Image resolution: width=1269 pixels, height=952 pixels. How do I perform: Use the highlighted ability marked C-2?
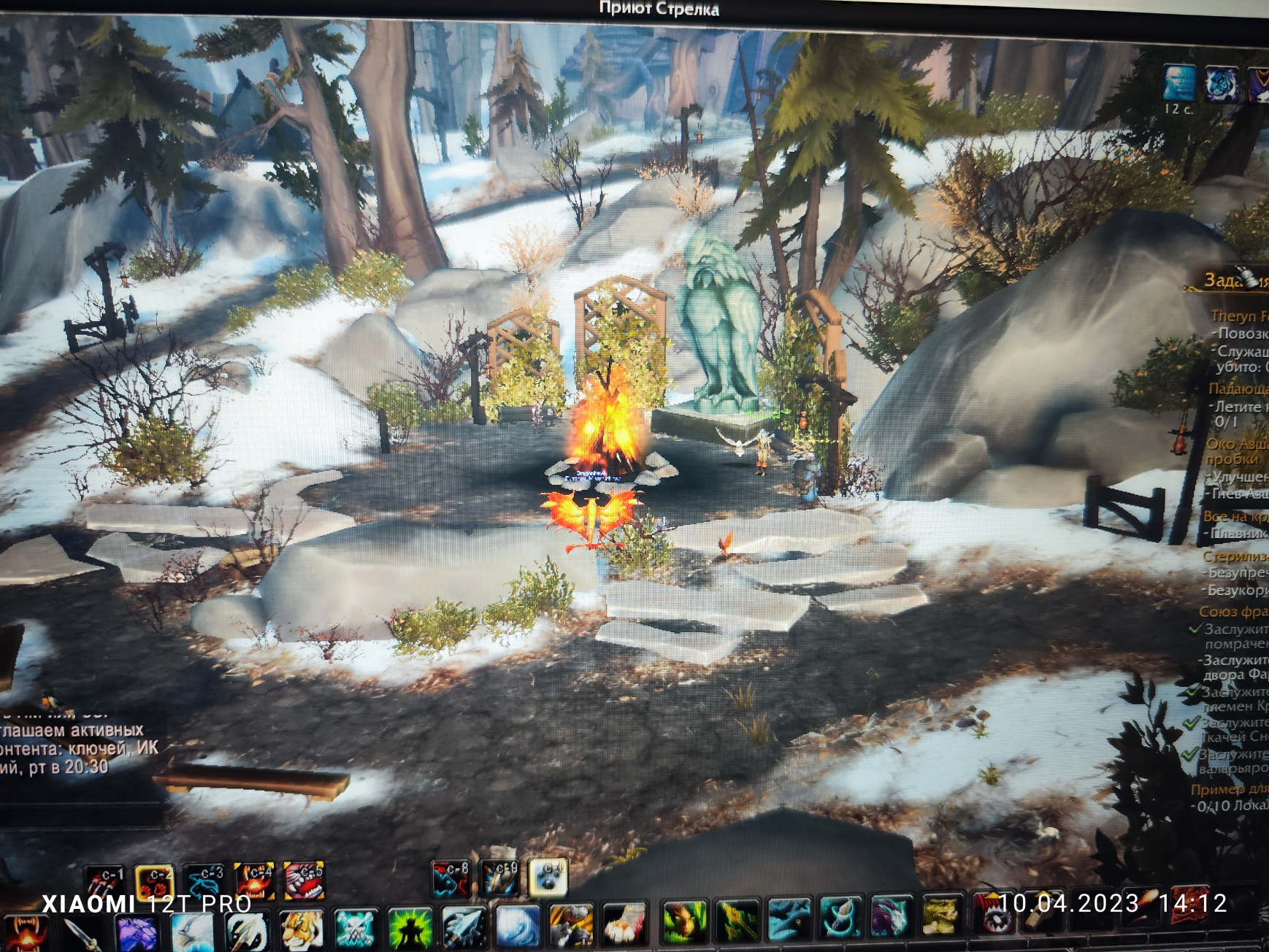tap(155, 883)
